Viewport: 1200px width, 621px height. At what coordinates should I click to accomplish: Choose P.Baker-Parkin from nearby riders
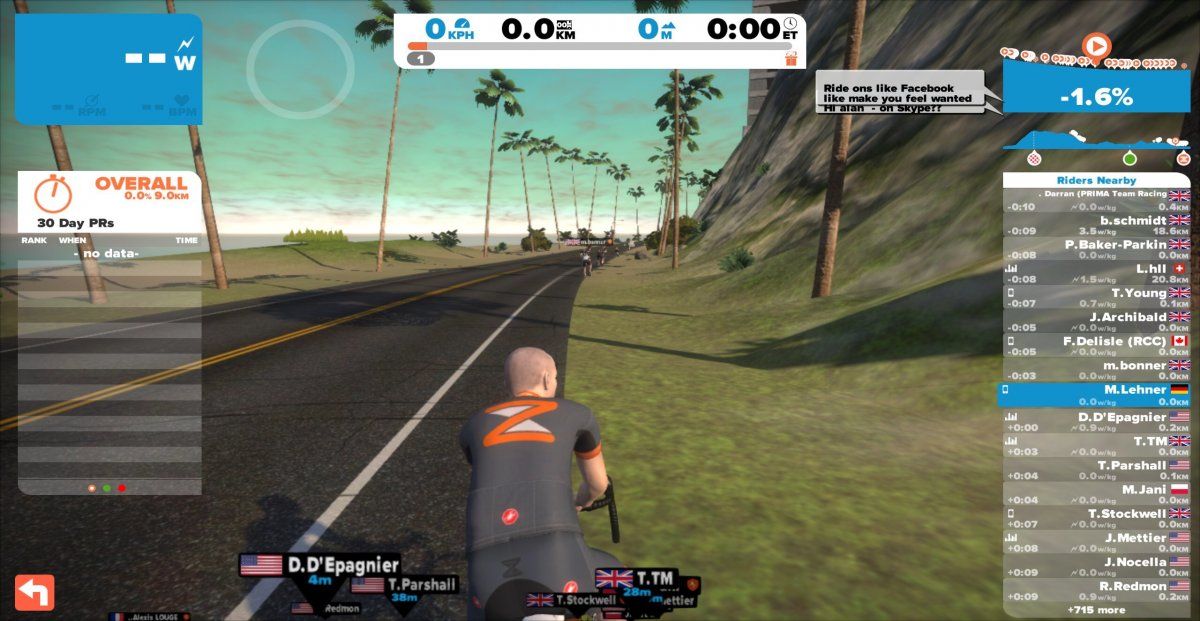1097,249
